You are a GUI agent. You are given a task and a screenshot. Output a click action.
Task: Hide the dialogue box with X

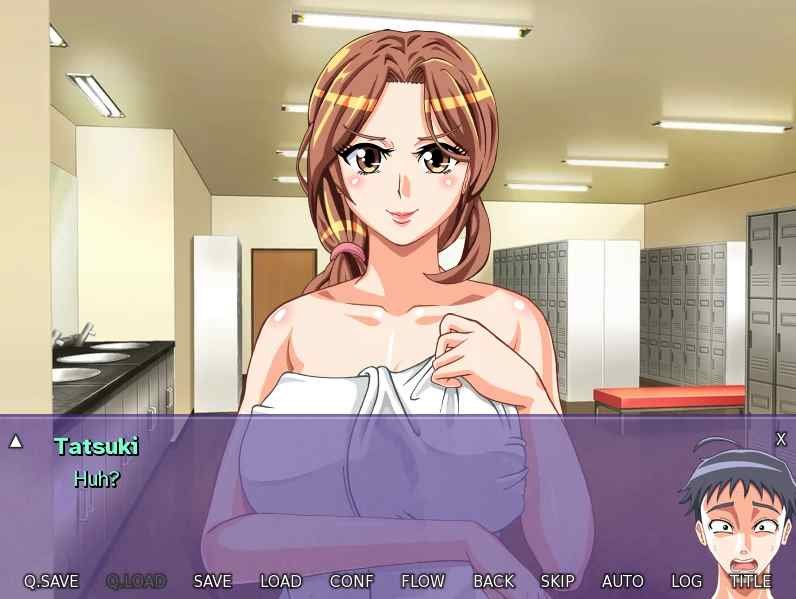(781, 439)
